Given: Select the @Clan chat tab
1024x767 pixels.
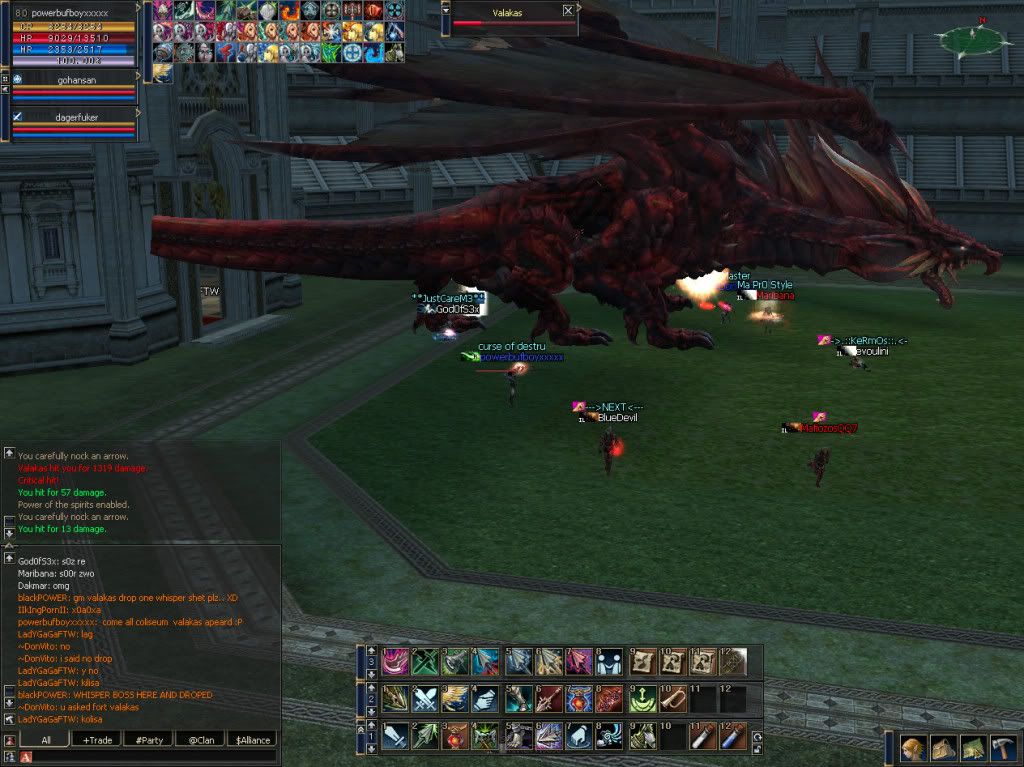Looking at the screenshot, I should tap(200, 740).
